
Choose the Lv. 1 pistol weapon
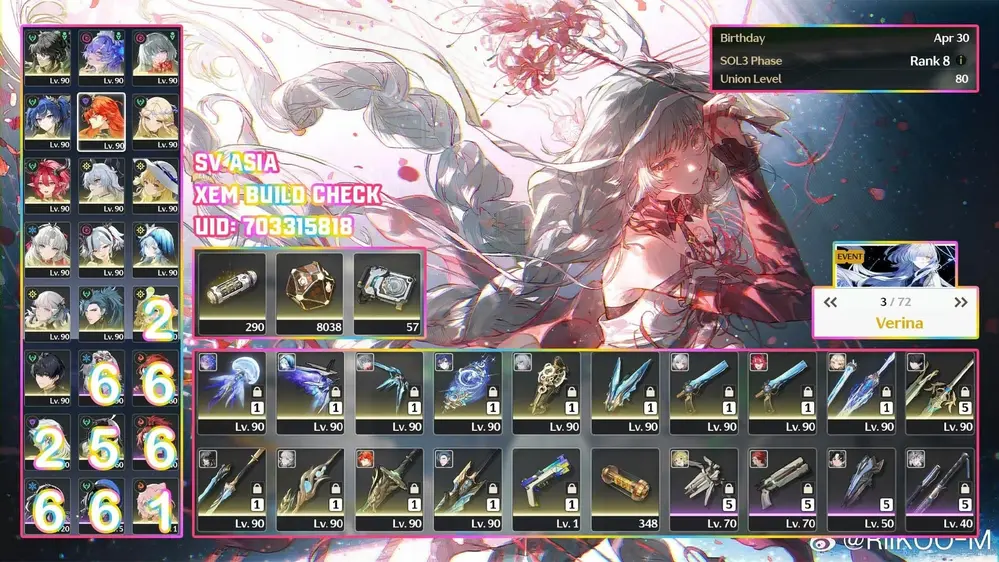546,488
